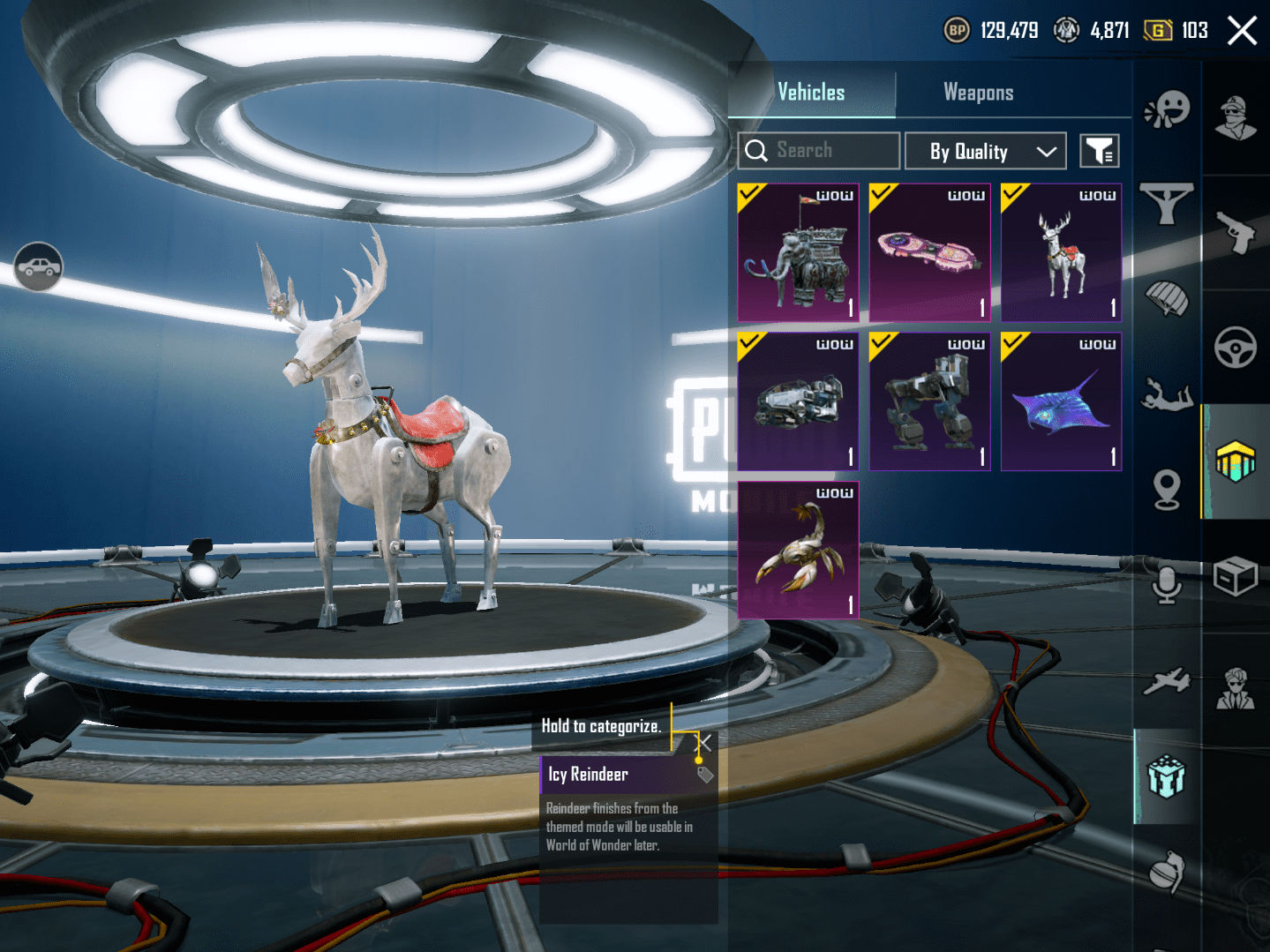Open the By Quality sort dropdown
Screen dimensions: 1270x952
point(986,152)
